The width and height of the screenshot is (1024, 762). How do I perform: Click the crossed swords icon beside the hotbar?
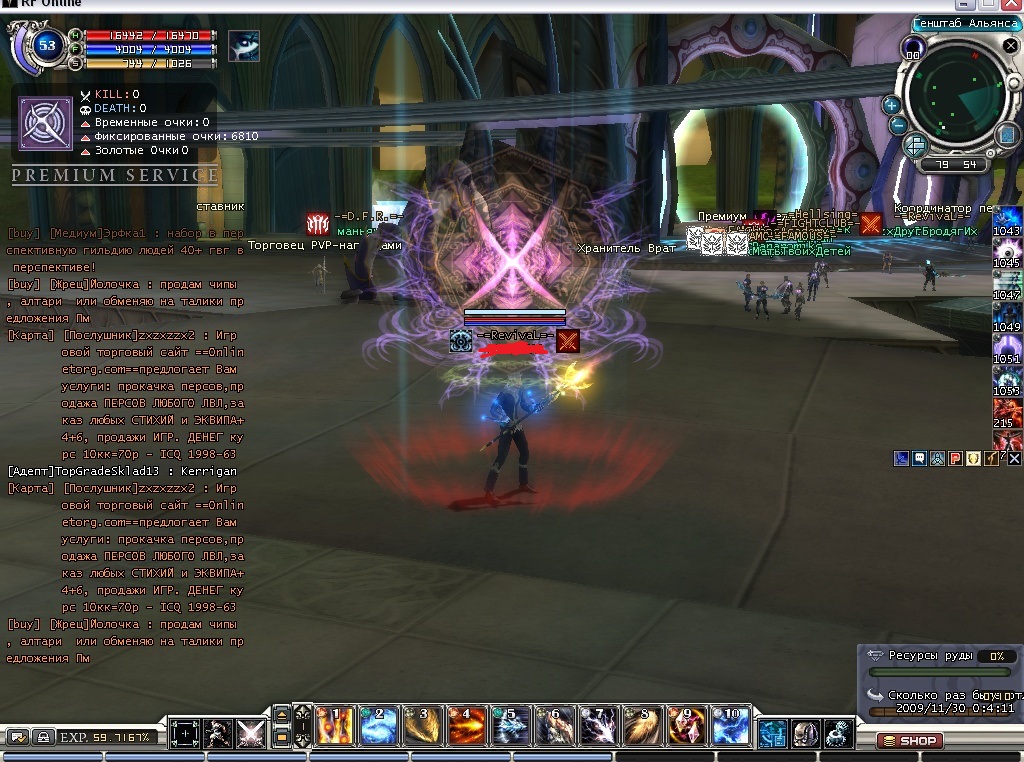[x=250, y=733]
